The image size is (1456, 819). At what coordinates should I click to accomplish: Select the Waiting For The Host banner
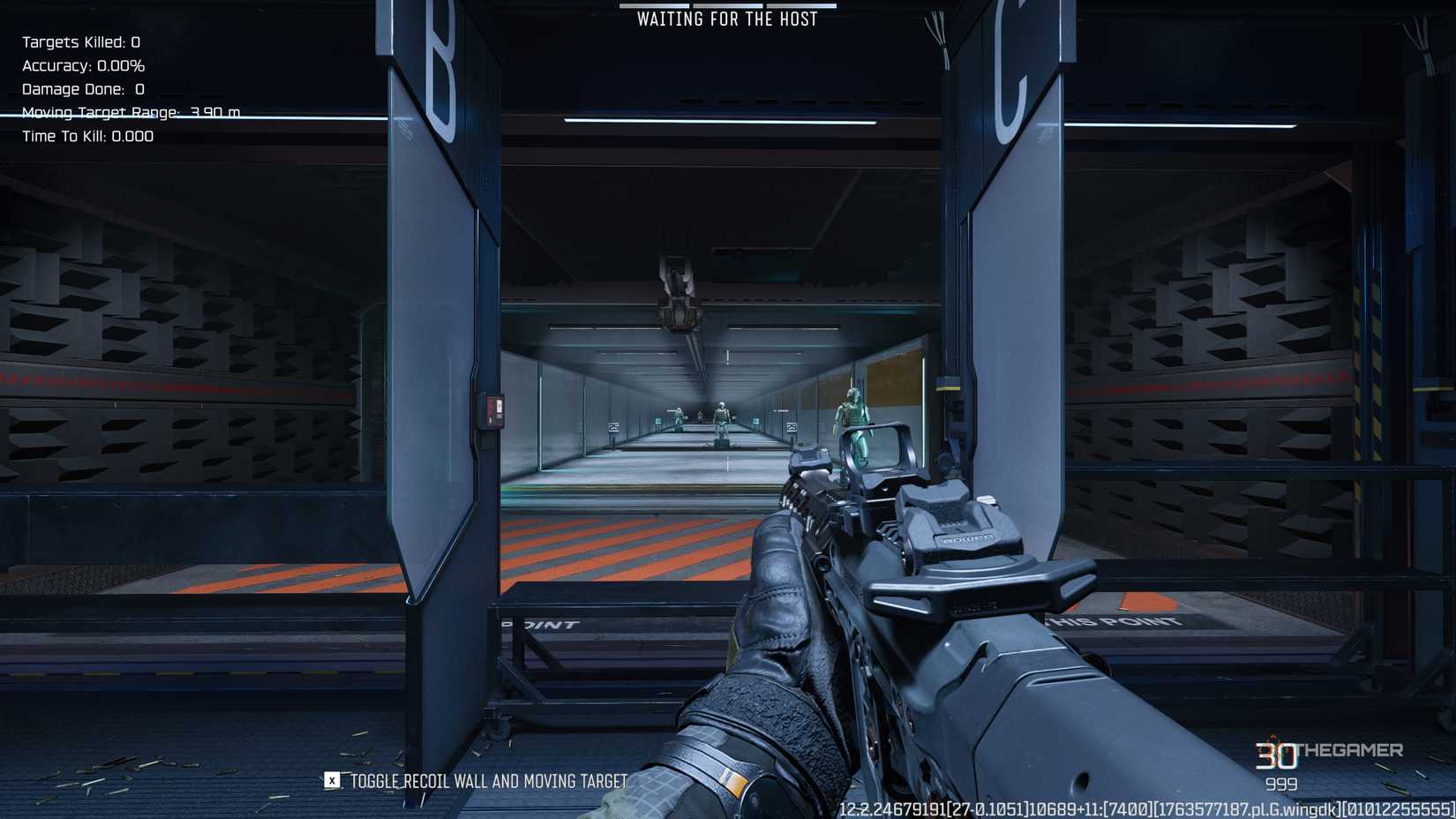pyautogui.click(x=728, y=18)
